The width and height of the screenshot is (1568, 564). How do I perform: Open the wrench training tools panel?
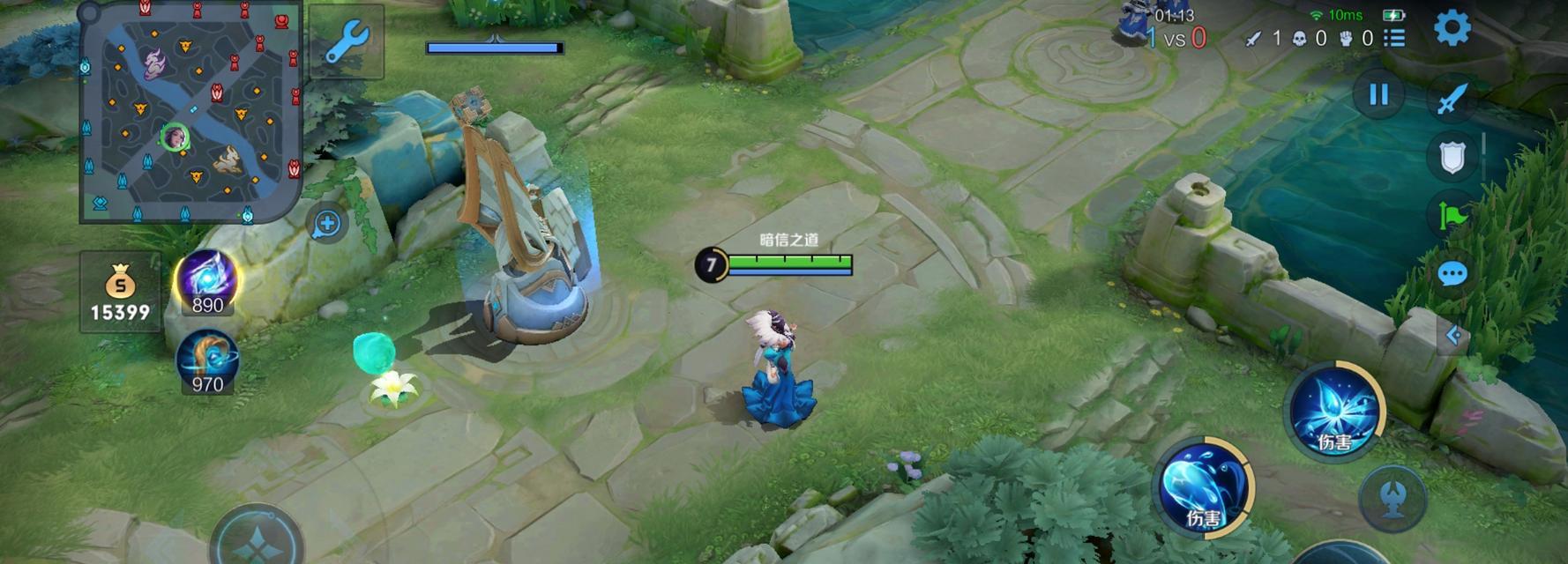347,41
